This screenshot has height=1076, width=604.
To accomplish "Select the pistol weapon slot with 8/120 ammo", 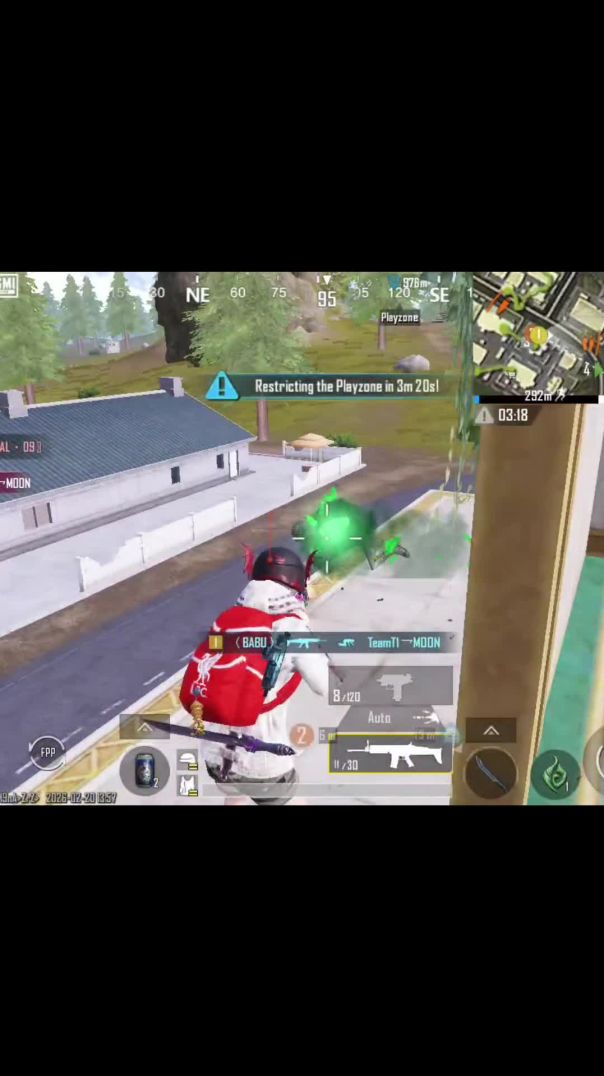I will coord(390,687).
